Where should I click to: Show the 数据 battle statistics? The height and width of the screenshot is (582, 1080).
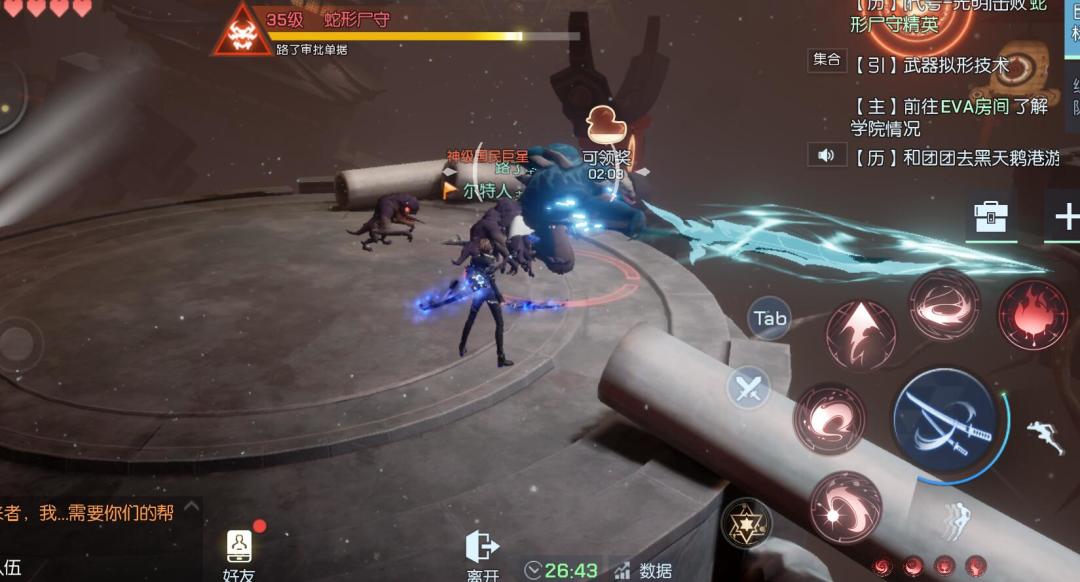tap(643, 570)
